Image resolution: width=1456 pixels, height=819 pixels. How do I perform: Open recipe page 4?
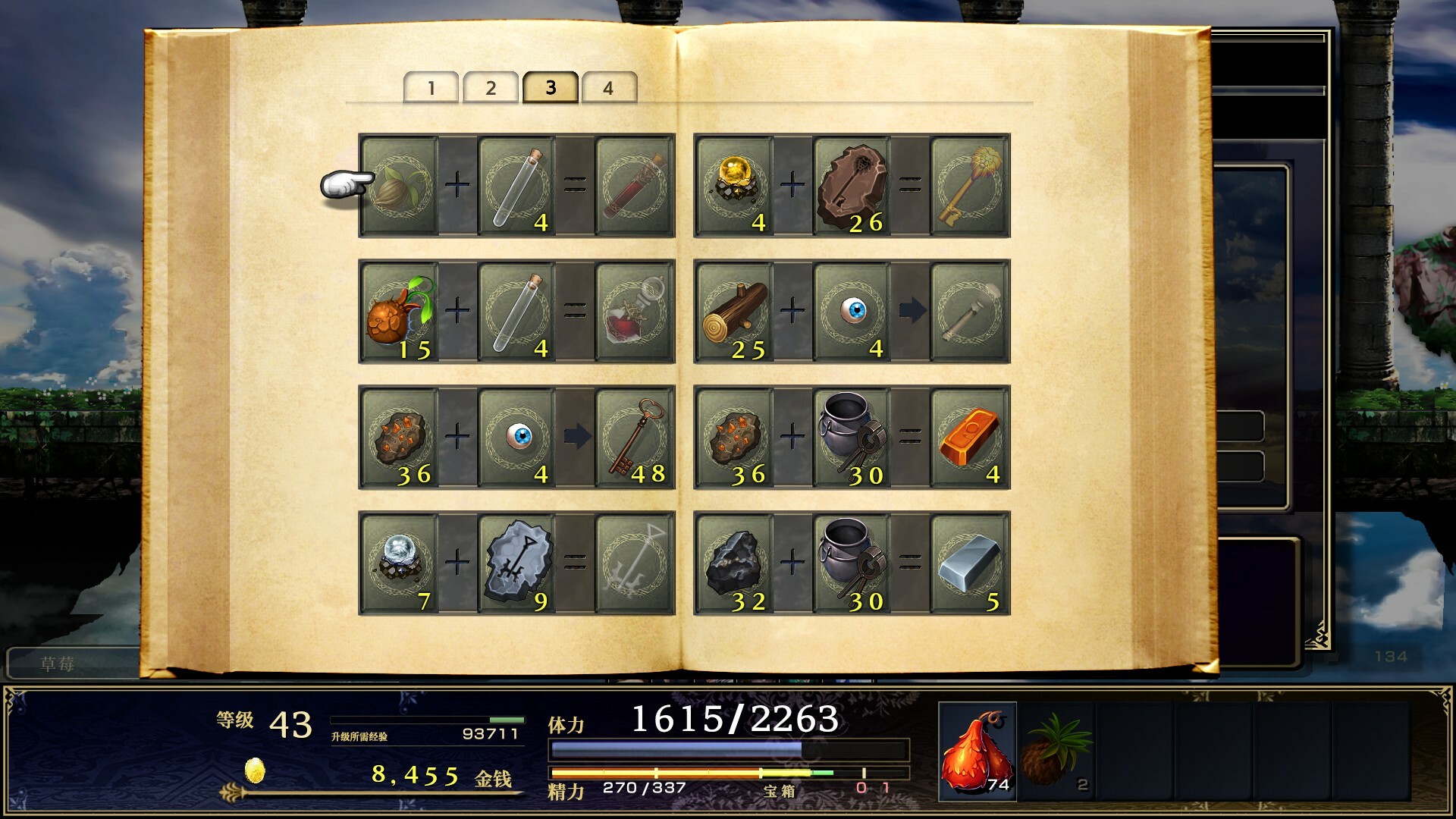[x=609, y=86]
